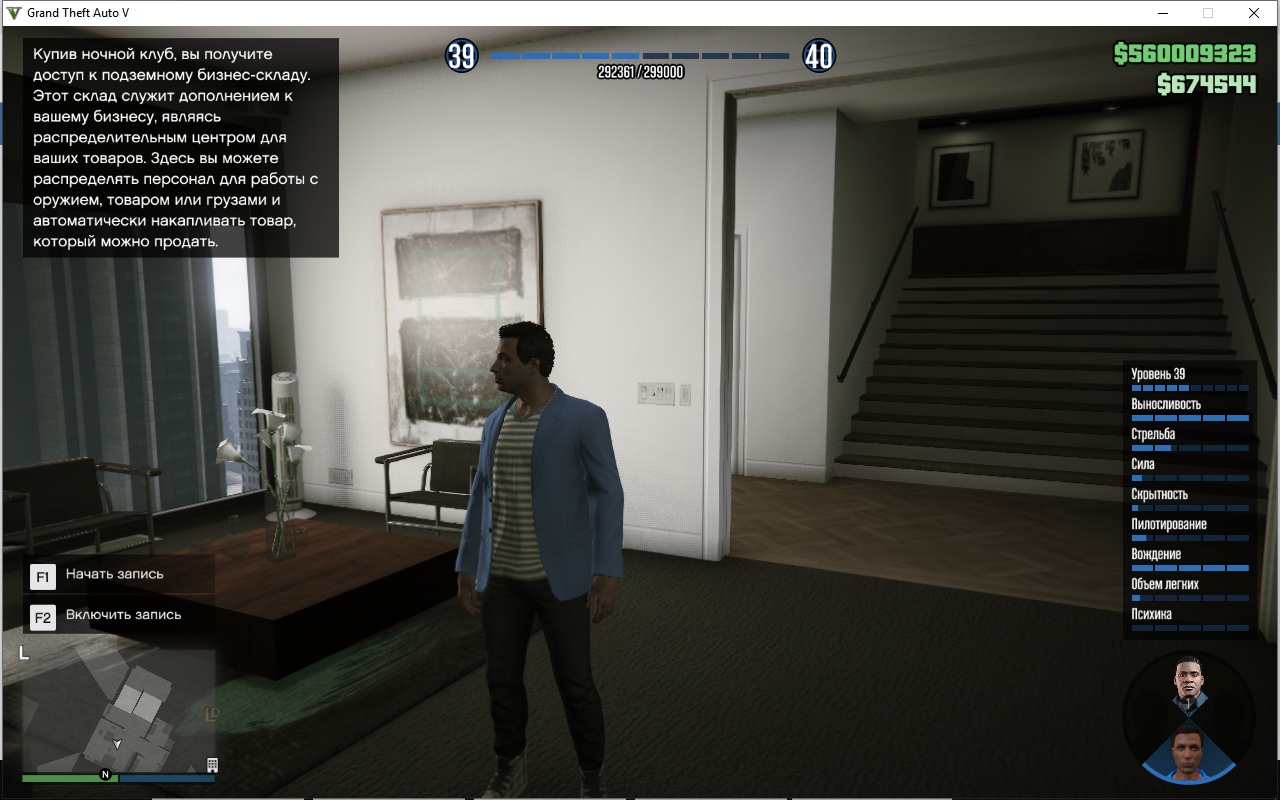Close the Grand Theft Auto V window
The height and width of the screenshot is (800, 1280).
tap(1254, 13)
